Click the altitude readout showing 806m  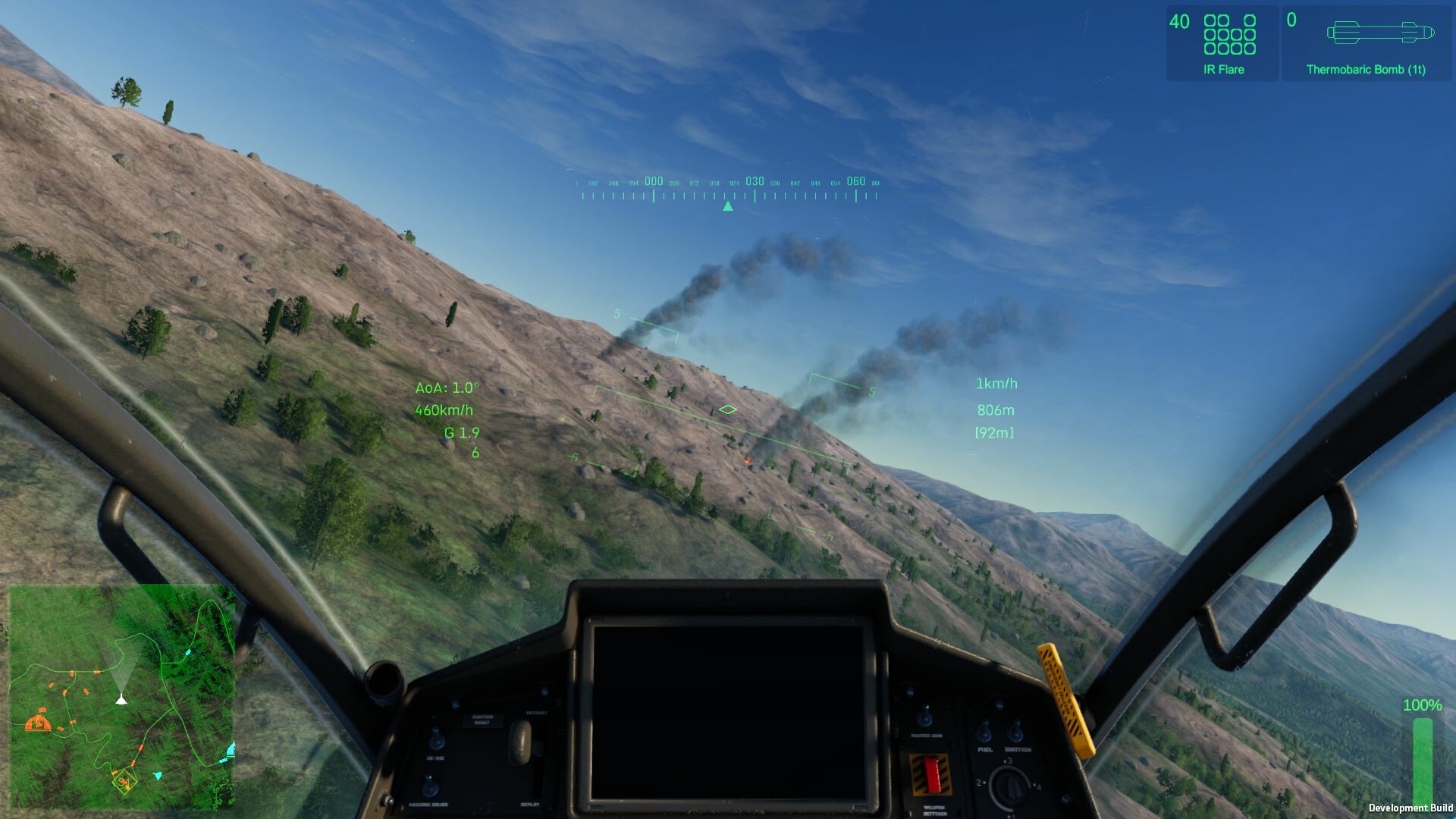[996, 409]
